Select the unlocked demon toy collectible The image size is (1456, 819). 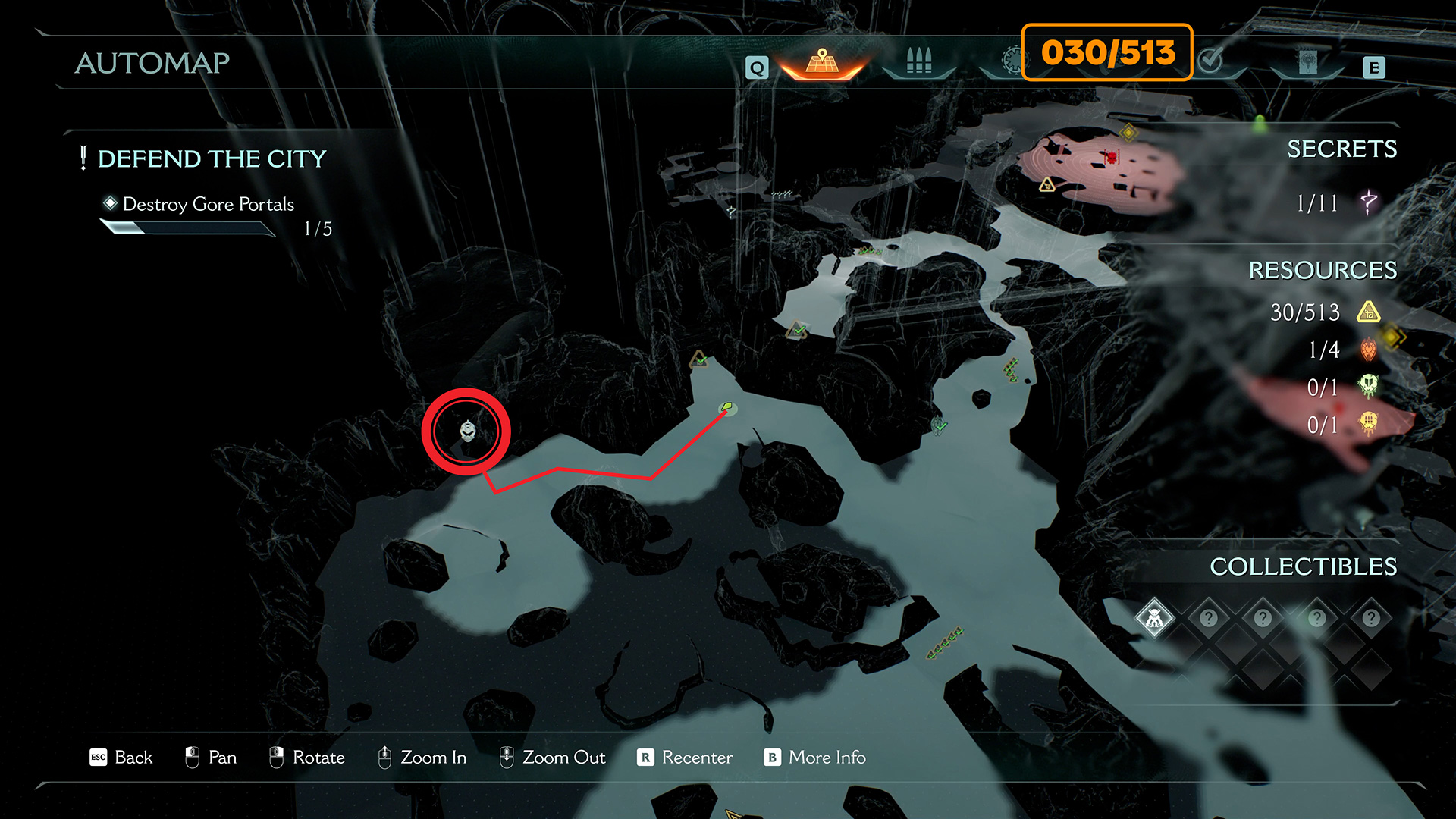pyautogui.click(x=1154, y=619)
